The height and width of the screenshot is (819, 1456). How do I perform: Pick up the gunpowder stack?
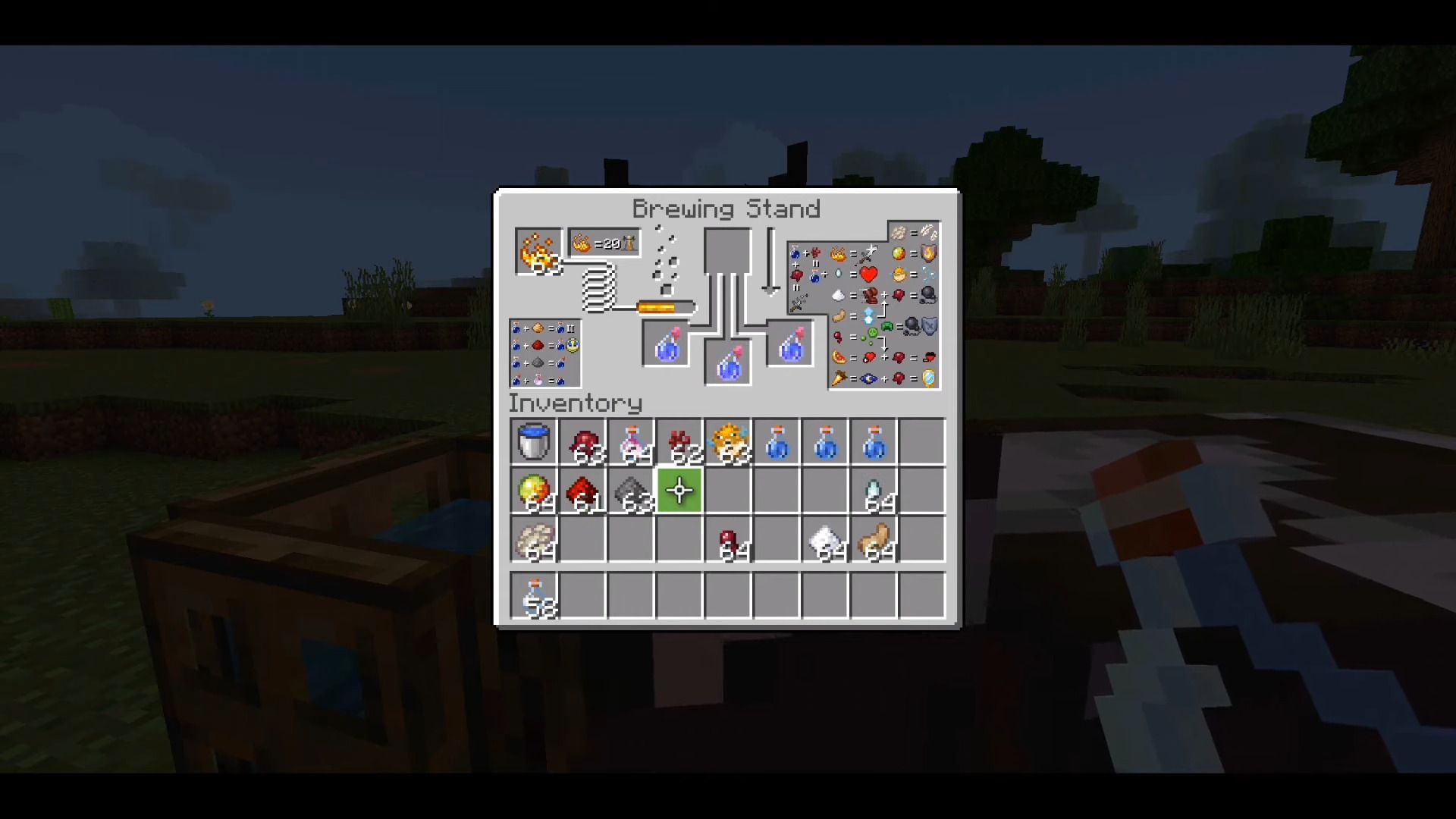pyautogui.click(x=632, y=491)
